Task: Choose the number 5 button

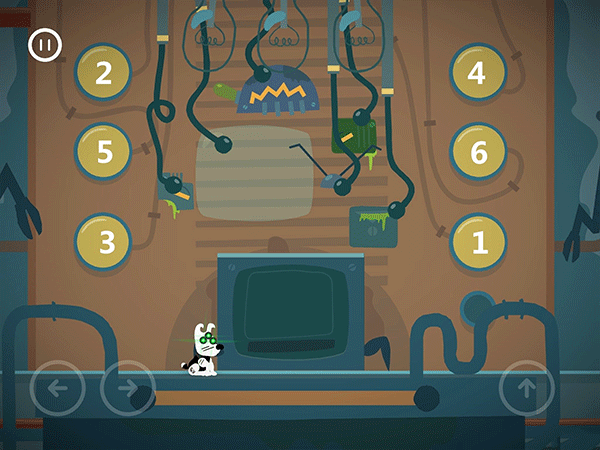Action: point(103,152)
